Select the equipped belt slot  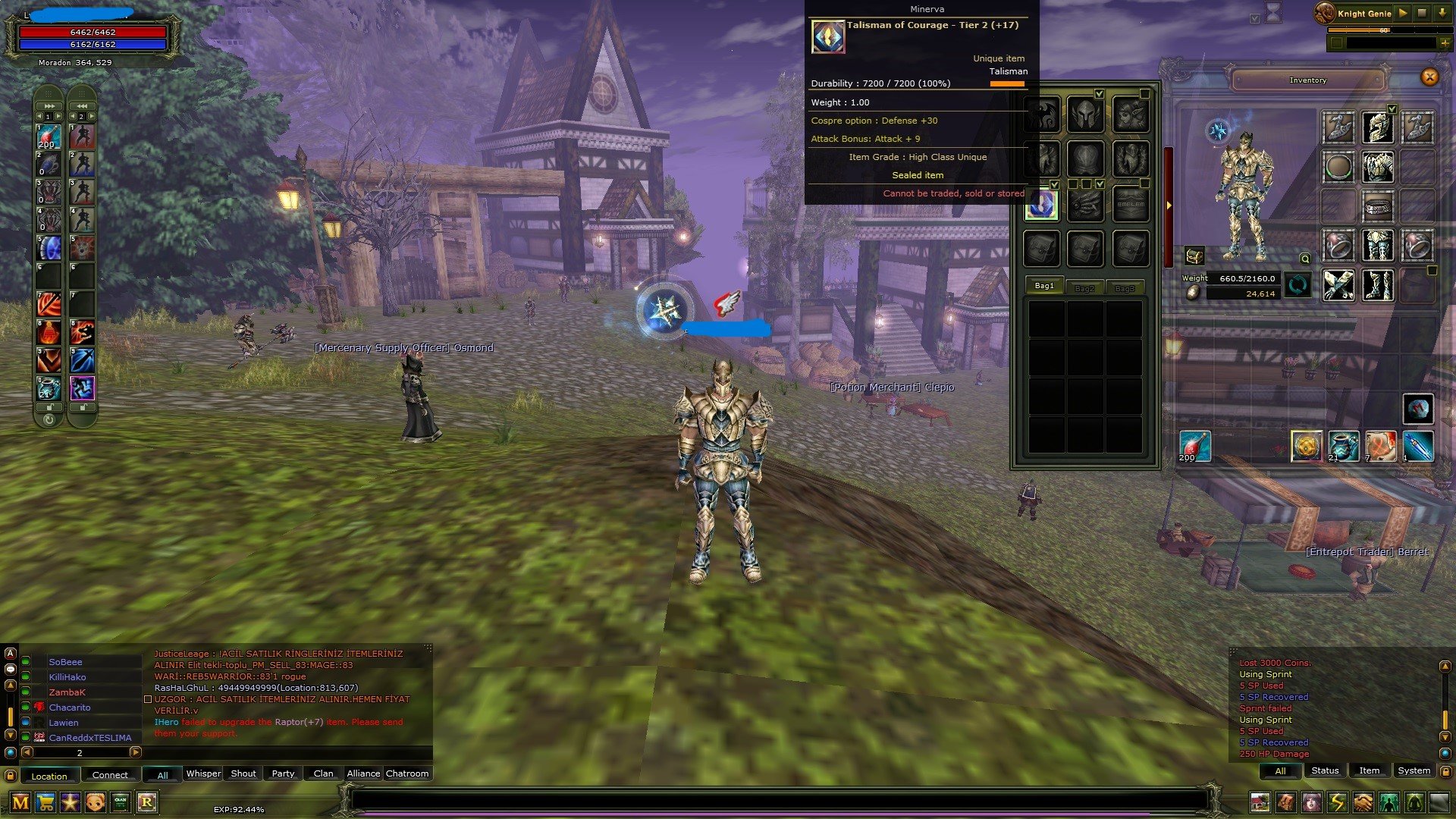click(1378, 206)
